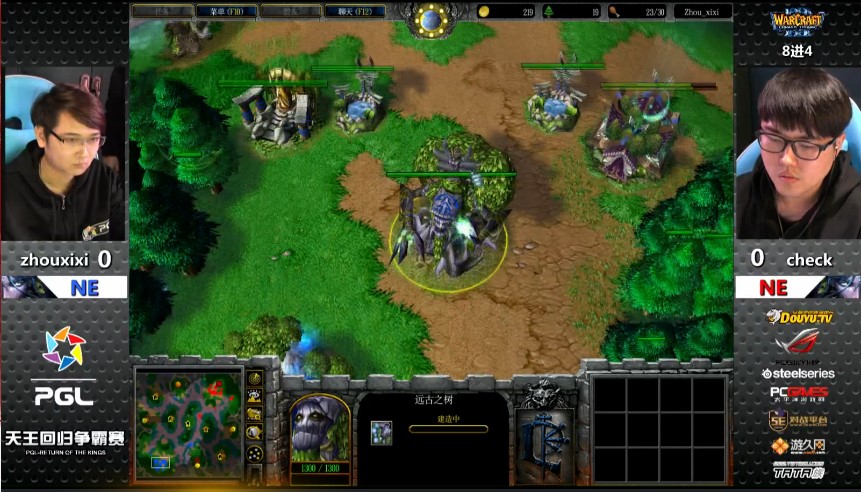Click the under-construction queue icon
This screenshot has width=861, height=492.
click(x=382, y=432)
